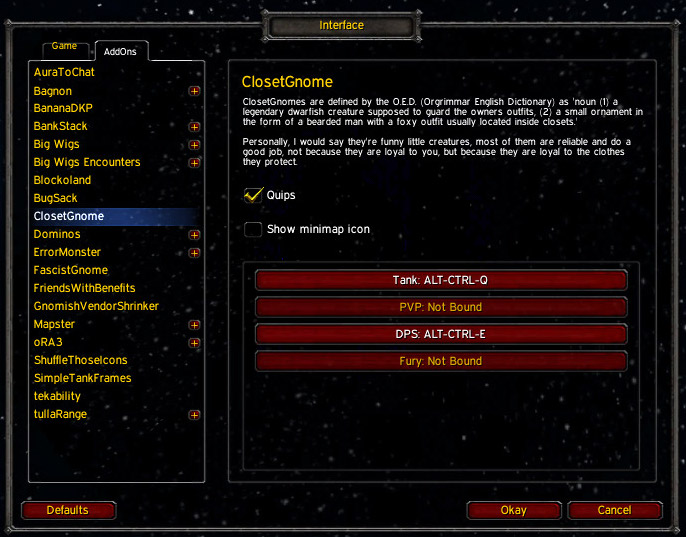This screenshot has width=686, height=537.
Task: Select AuraToChat in the addon list
Action: 62,73
